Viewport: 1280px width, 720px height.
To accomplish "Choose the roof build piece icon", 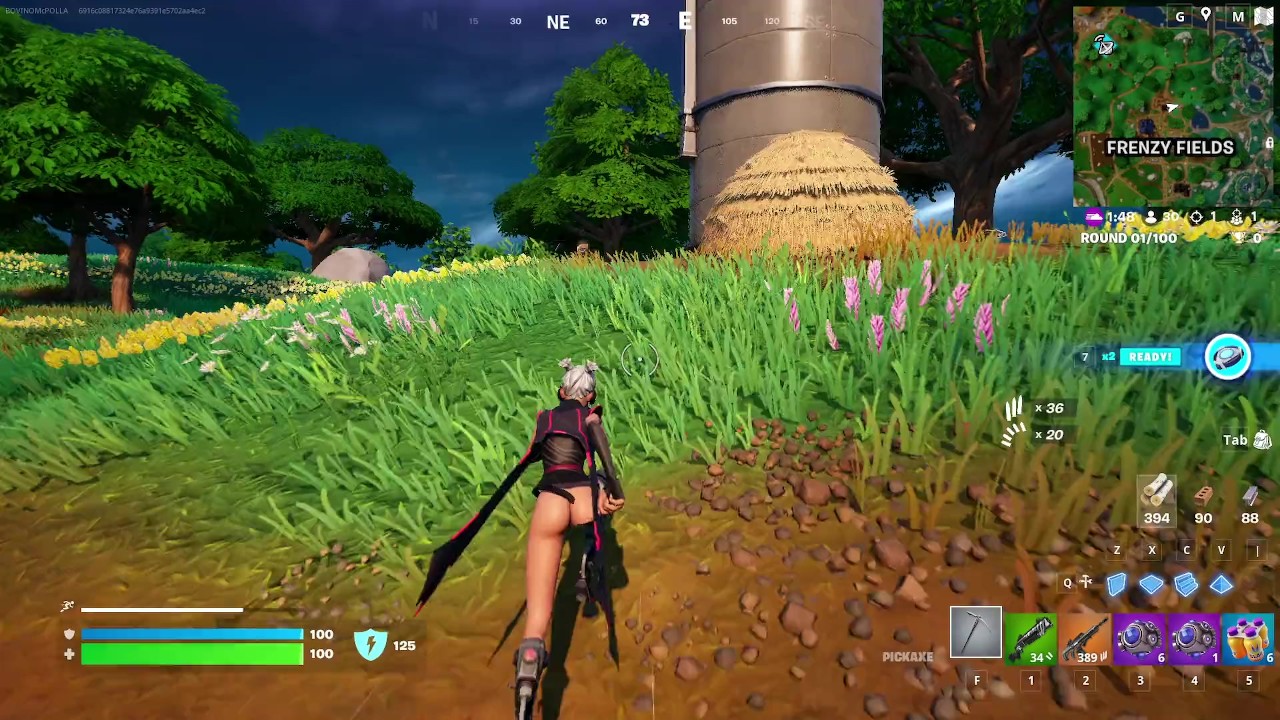I will 1222,584.
